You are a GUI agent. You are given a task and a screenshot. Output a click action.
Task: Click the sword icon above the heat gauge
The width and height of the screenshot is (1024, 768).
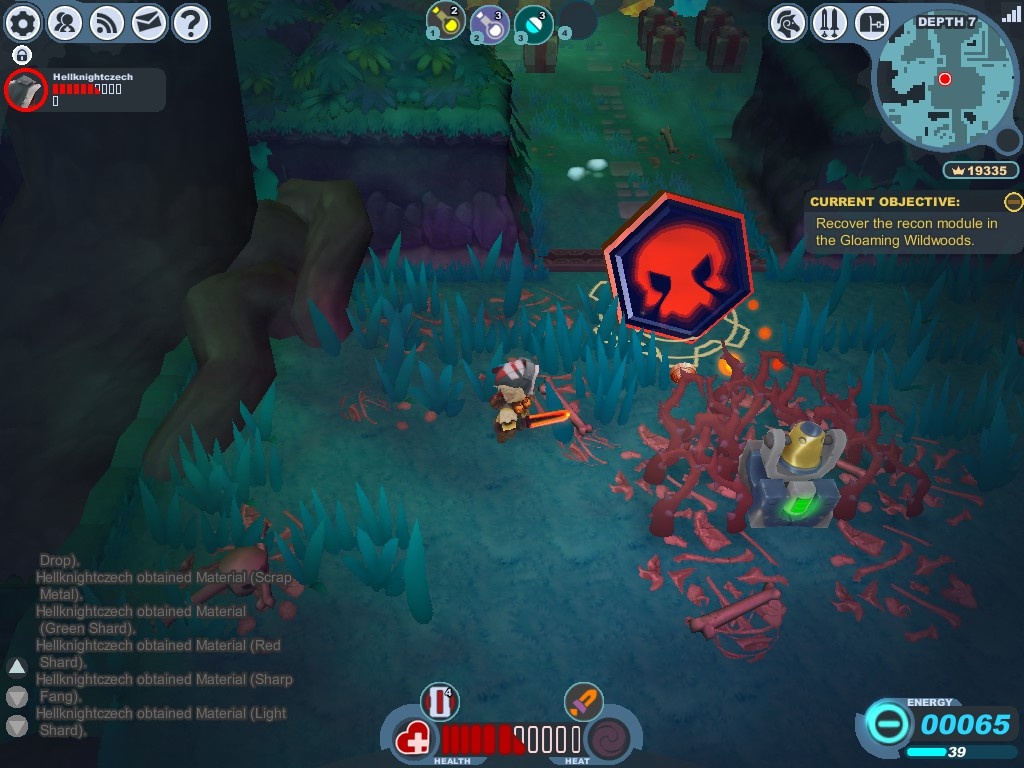[582, 701]
